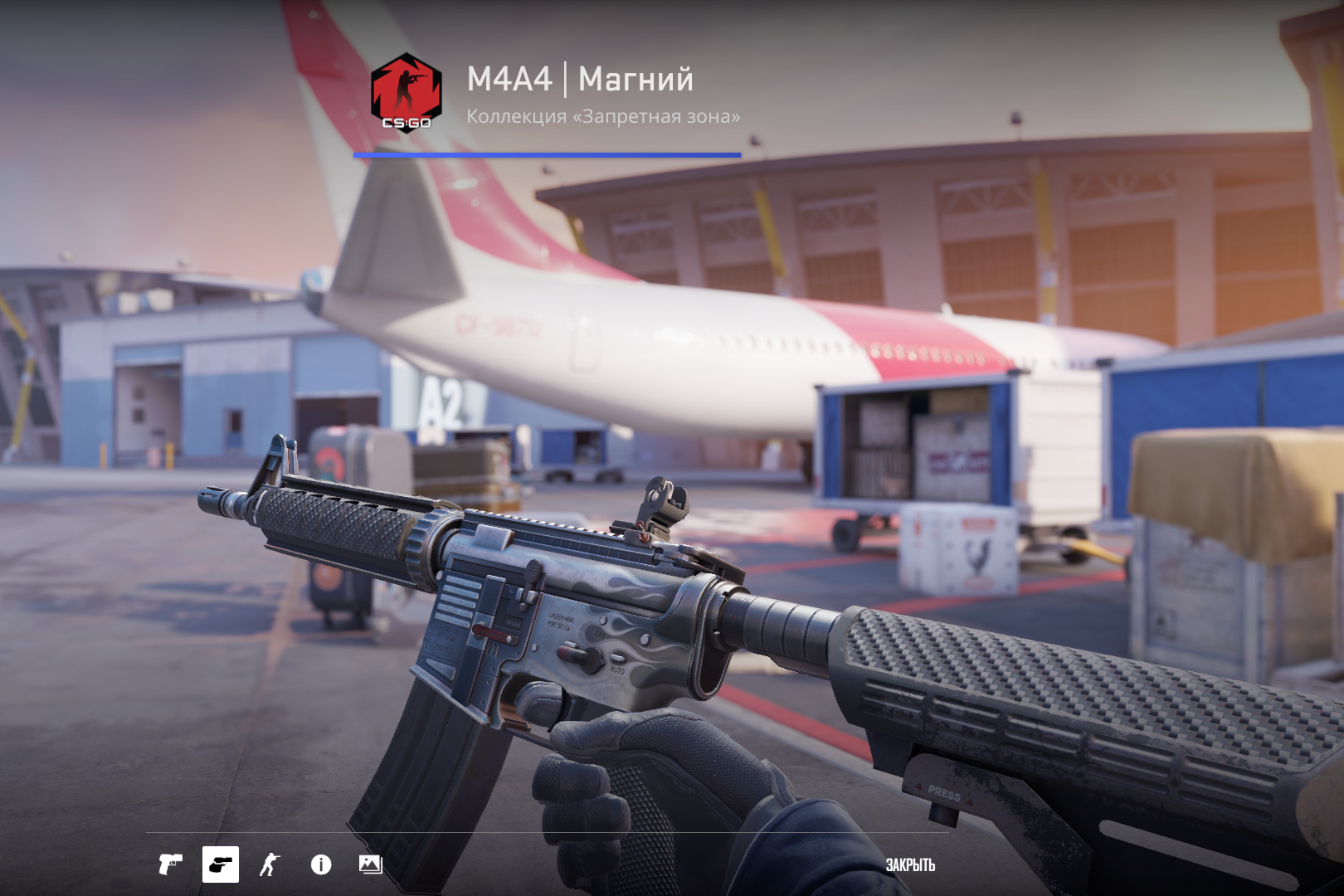Show the weapon on the running character model
Image resolution: width=1344 pixels, height=896 pixels.
[x=270, y=864]
